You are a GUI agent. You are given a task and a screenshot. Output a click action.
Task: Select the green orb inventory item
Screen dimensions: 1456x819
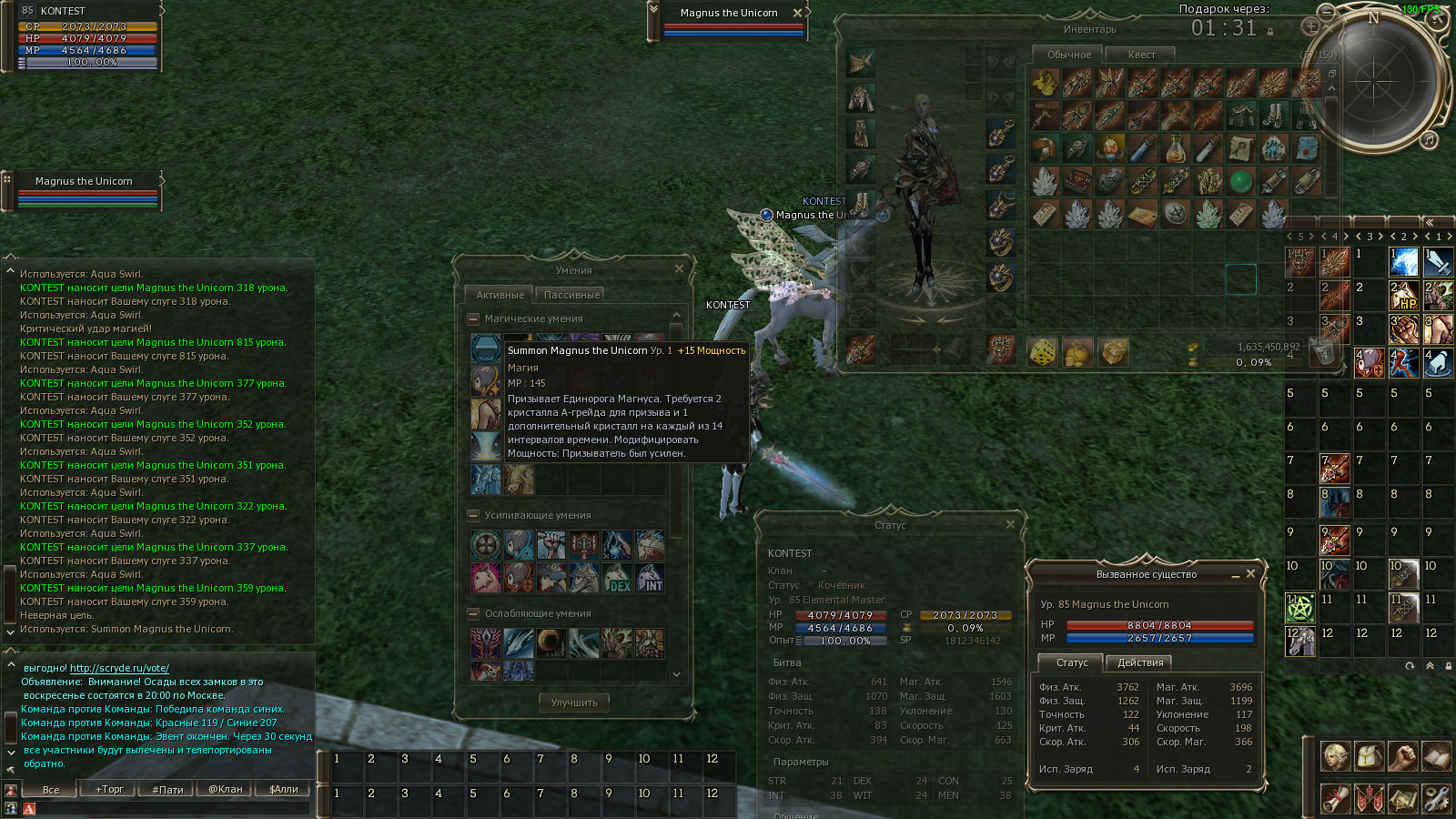[x=1240, y=181]
